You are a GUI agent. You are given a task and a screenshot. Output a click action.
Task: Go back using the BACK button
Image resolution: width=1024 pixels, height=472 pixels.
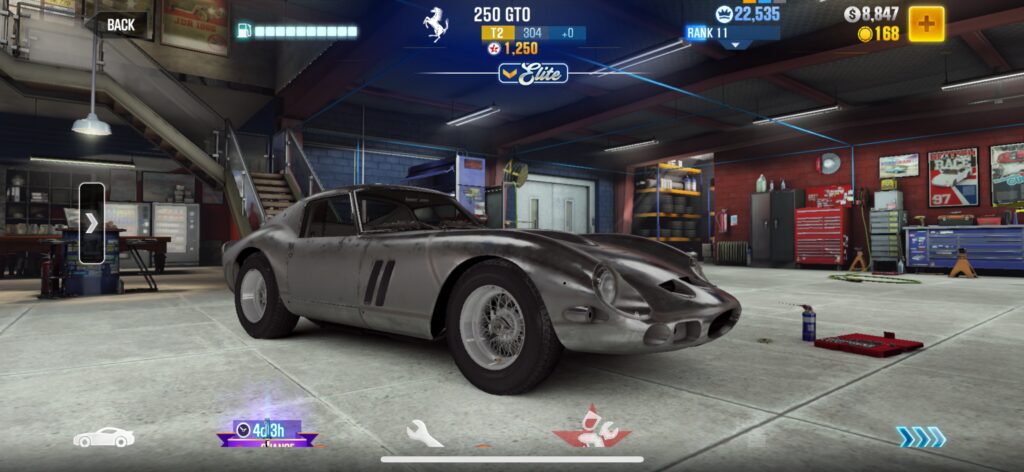pyautogui.click(x=118, y=24)
